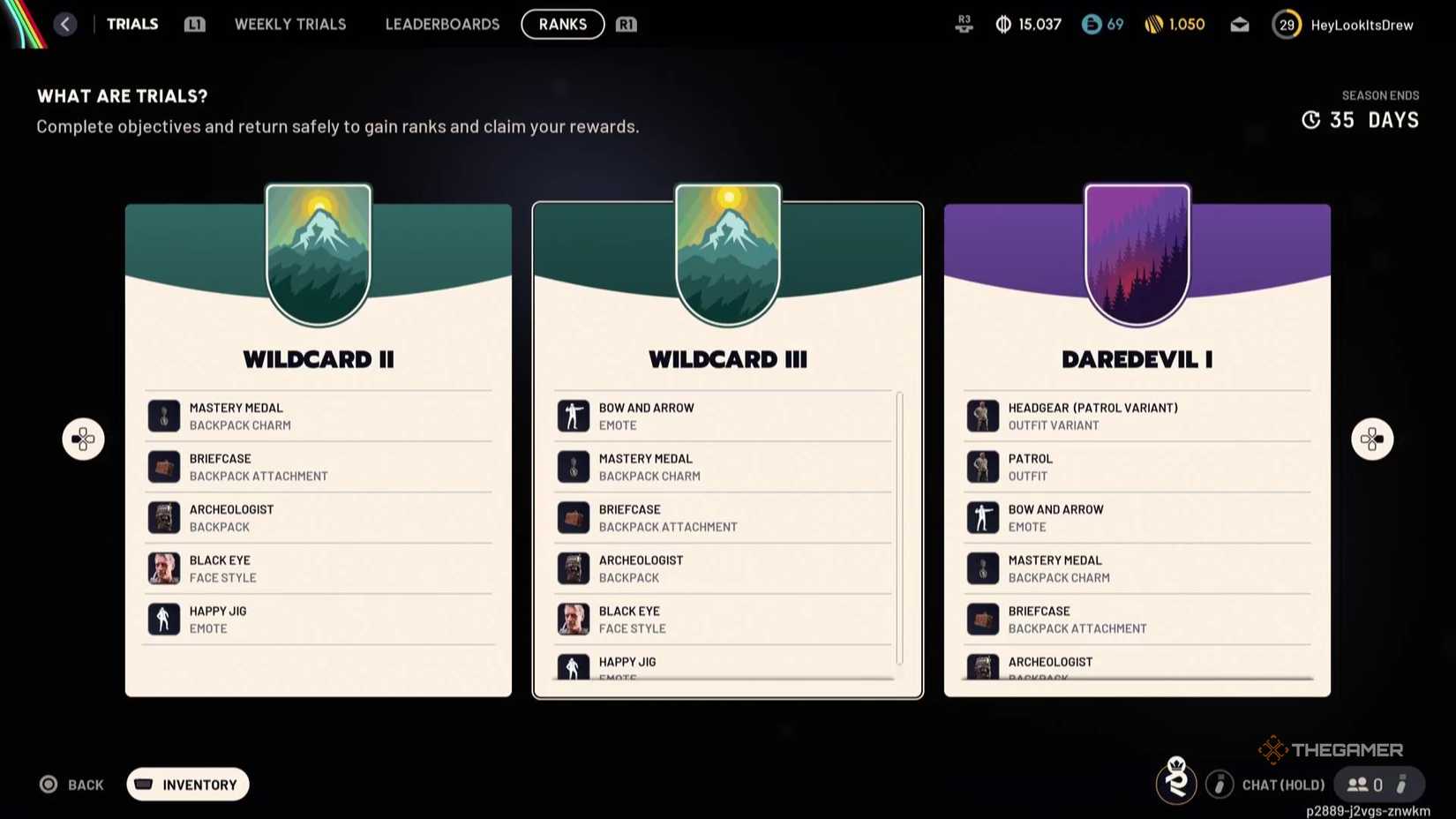Open the LEADERBOARDS tab
Viewport: 1456px width, 819px height.
[442, 24]
